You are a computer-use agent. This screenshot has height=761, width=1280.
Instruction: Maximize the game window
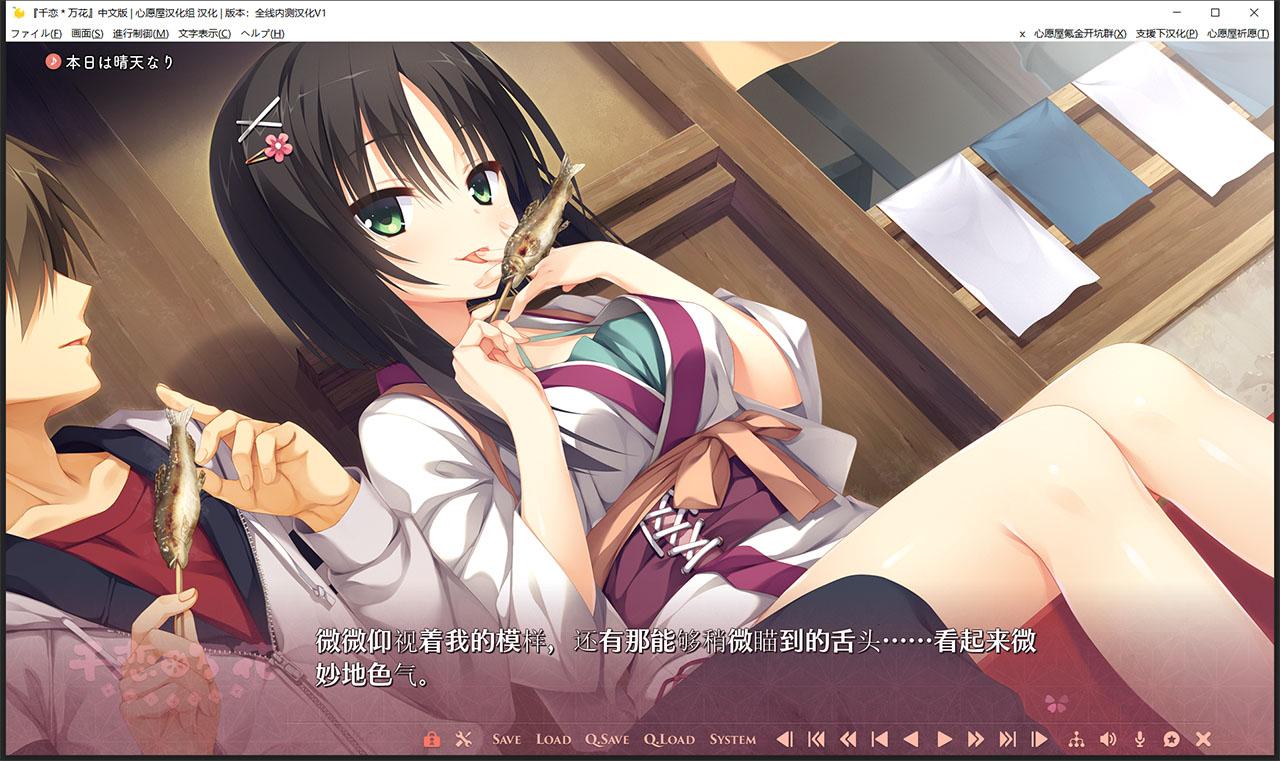coord(1215,12)
